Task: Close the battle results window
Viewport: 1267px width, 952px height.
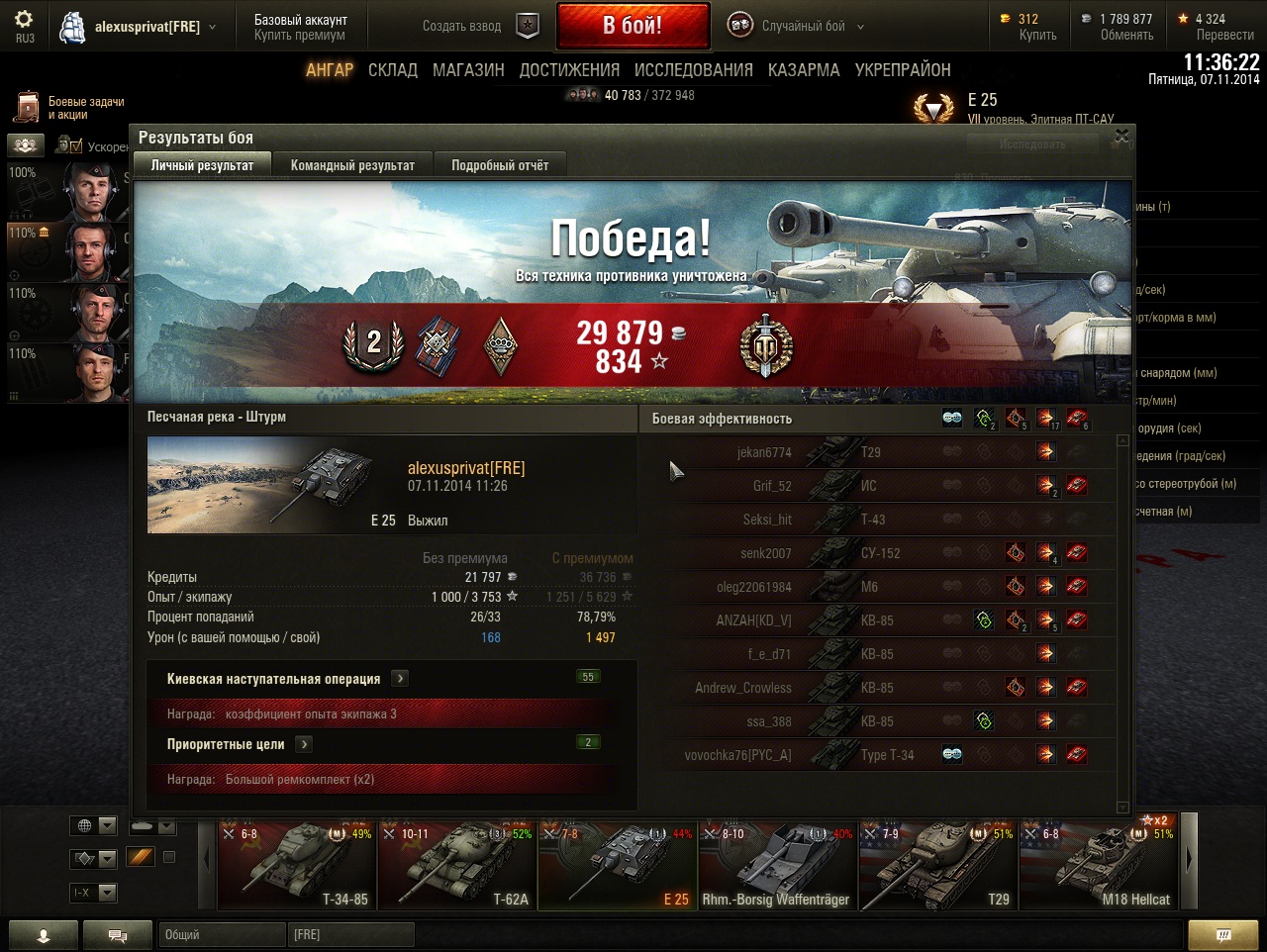Action: click(x=1121, y=137)
